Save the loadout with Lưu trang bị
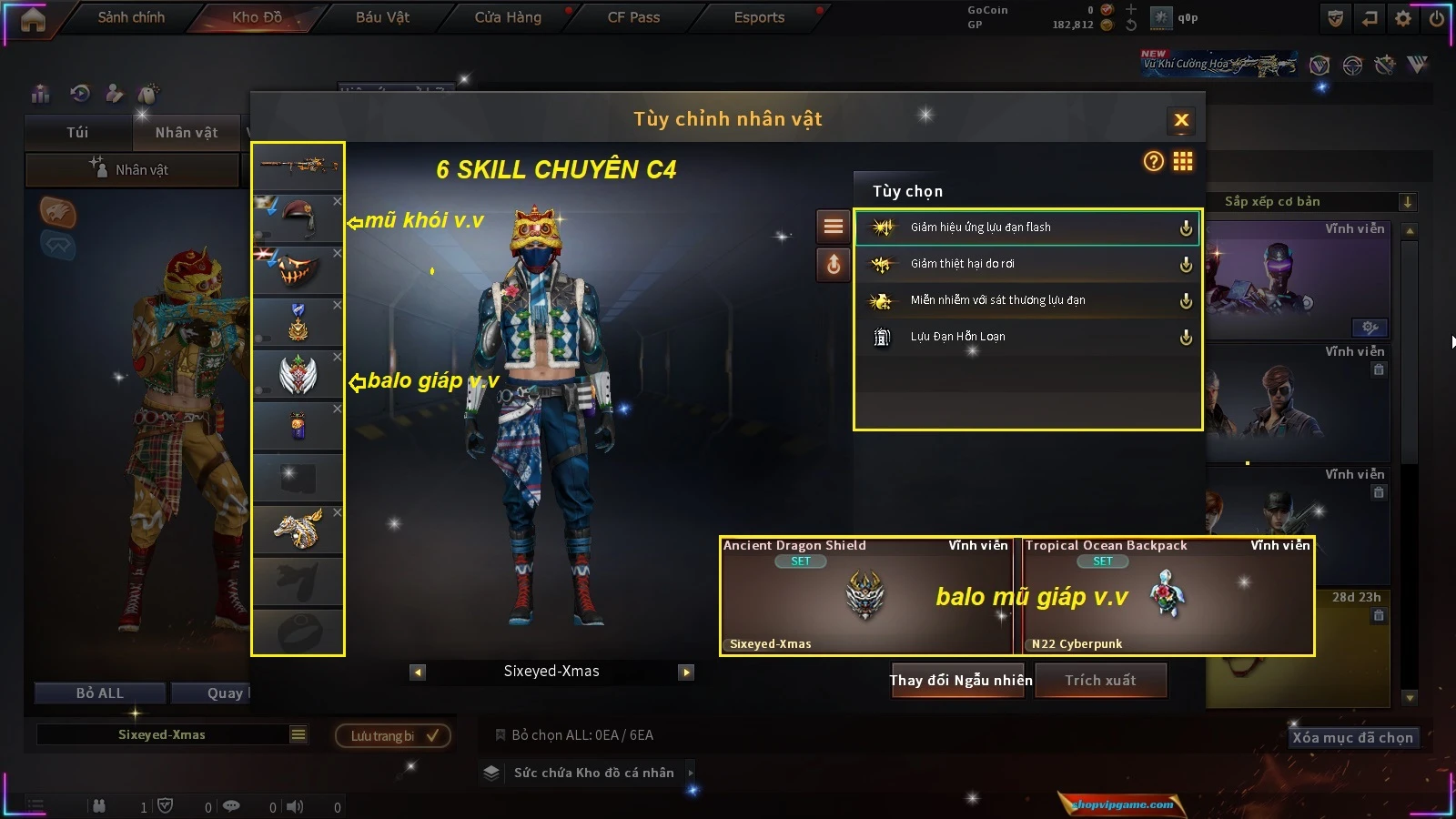Image resolution: width=1456 pixels, height=819 pixels. [x=393, y=735]
